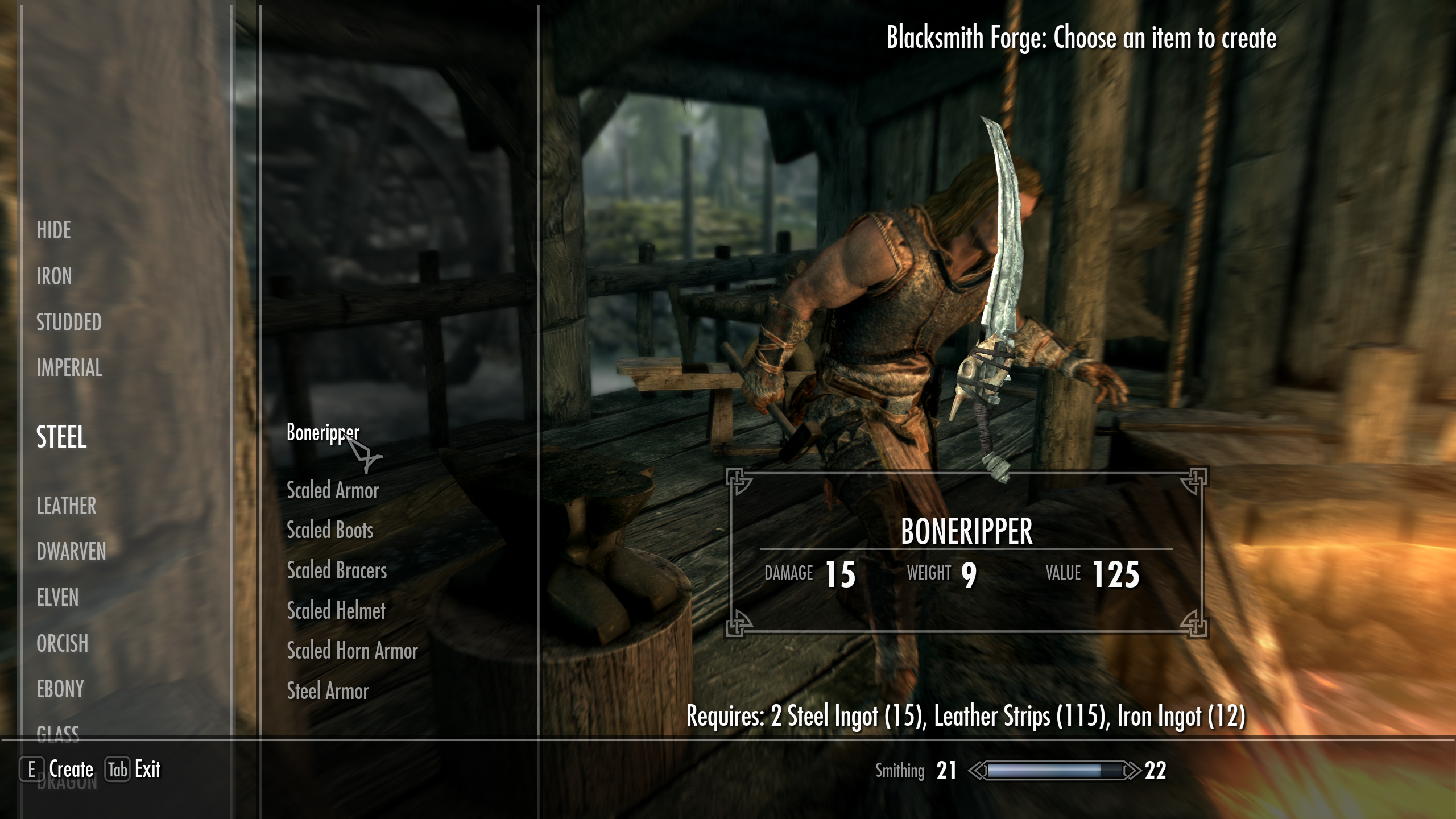The image size is (1456, 819).
Task: Select the Scaled Helmet entry
Action: click(x=336, y=611)
